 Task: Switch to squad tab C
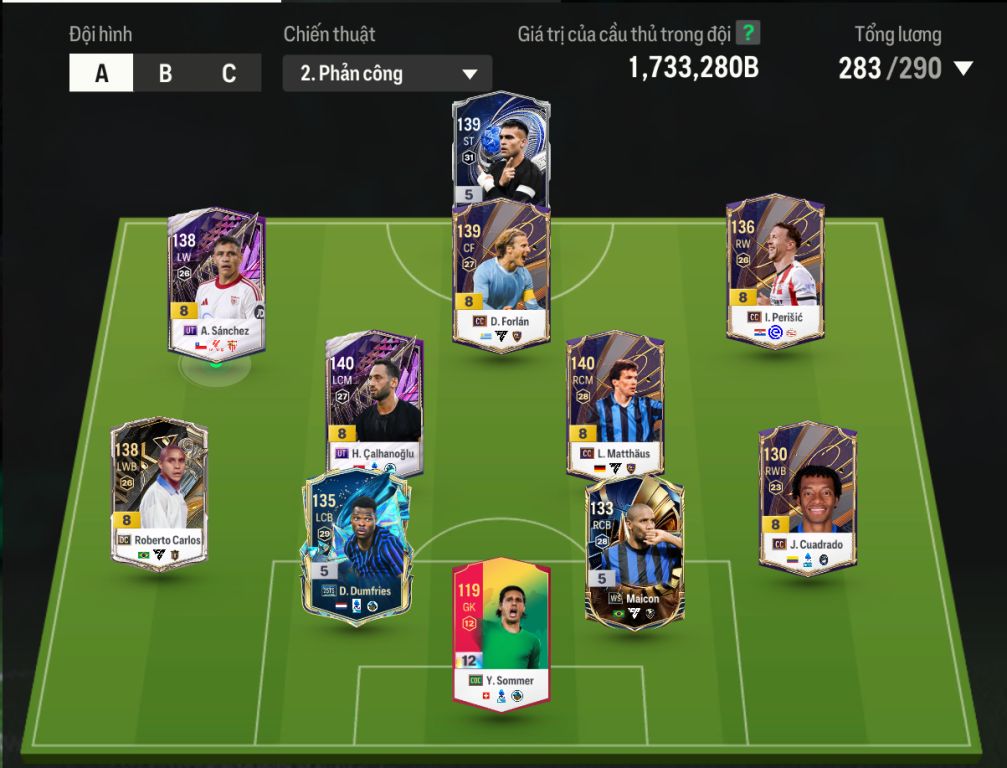pyautogui.click(x=229, y=74)
